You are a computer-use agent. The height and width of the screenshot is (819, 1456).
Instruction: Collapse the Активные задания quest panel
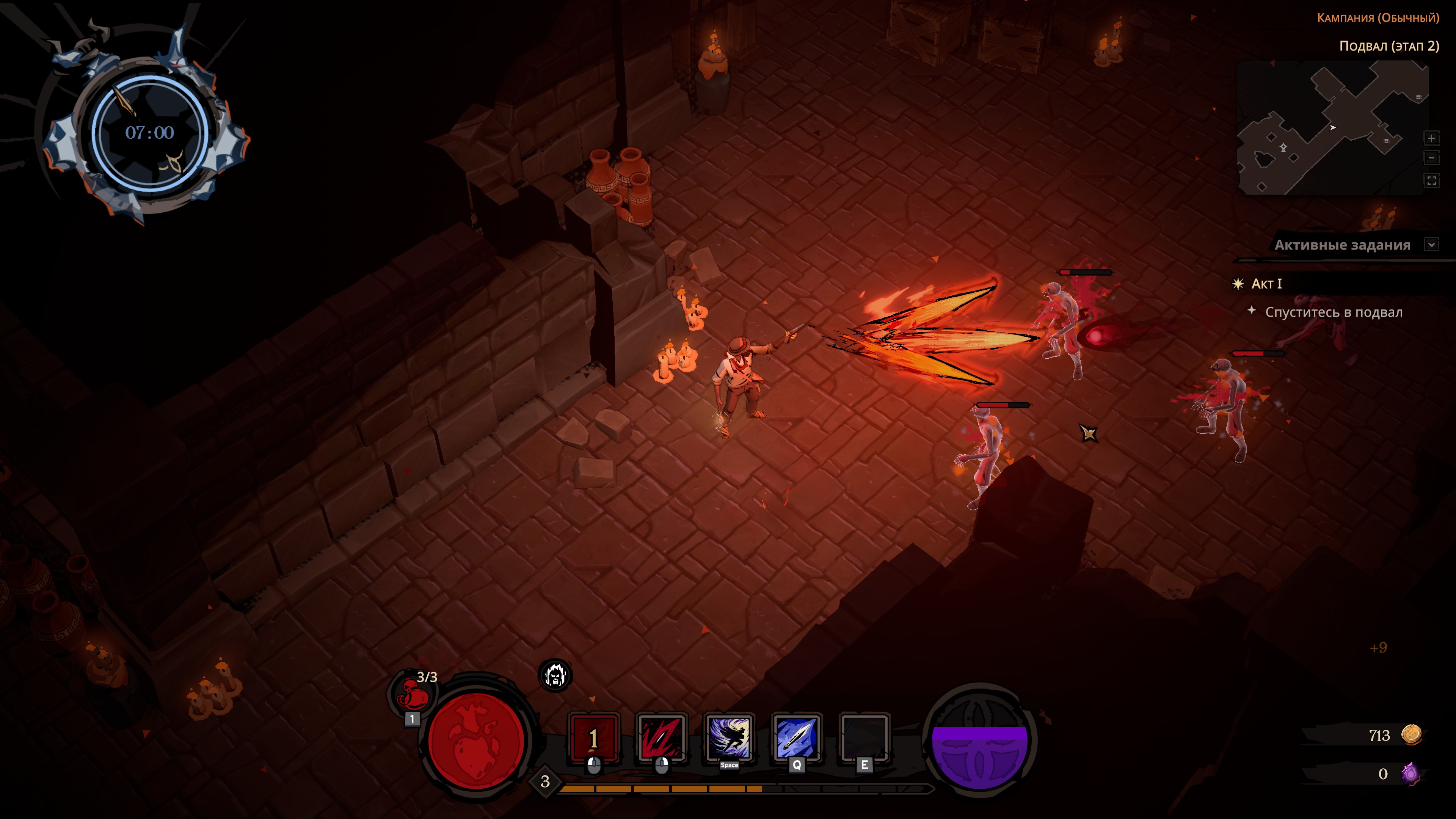[1431, 245]
